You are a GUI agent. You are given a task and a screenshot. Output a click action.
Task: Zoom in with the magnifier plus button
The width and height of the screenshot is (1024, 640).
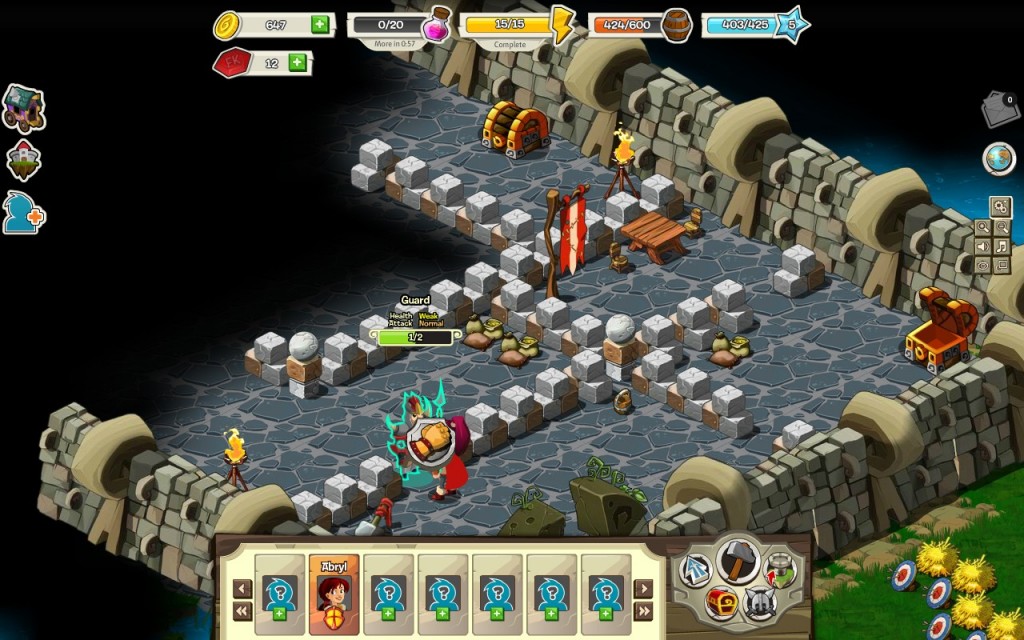coord(982,228)
